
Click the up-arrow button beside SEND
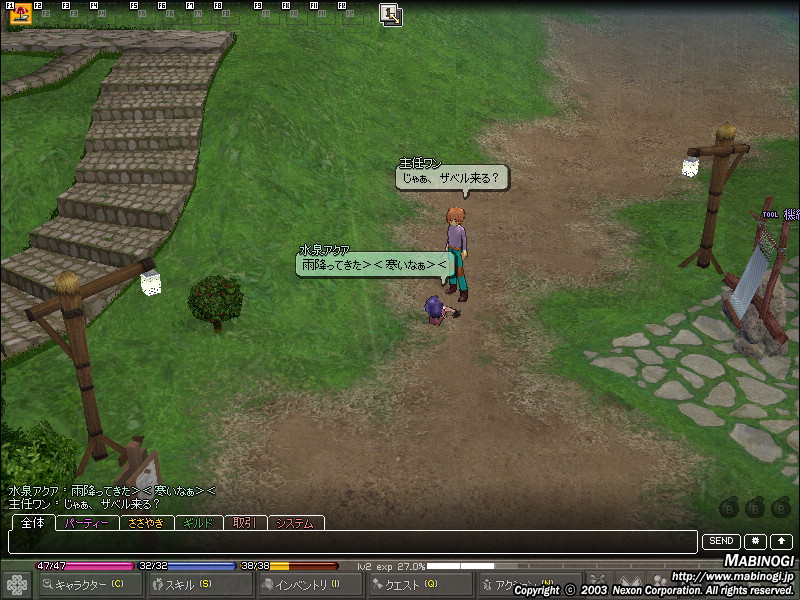pyautogui.click(x=781, y=542)
